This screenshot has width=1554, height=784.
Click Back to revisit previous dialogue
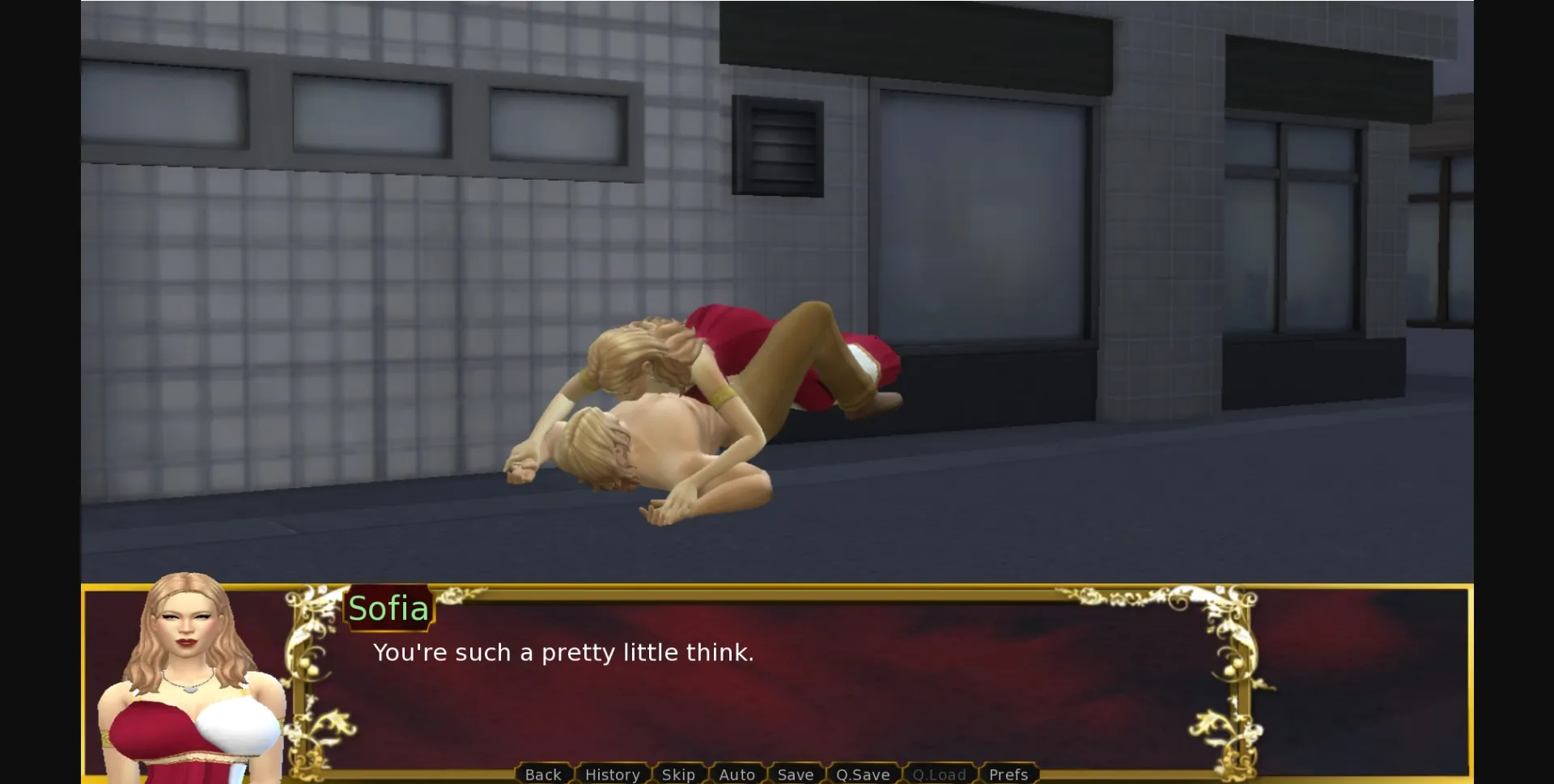[542, 774]
